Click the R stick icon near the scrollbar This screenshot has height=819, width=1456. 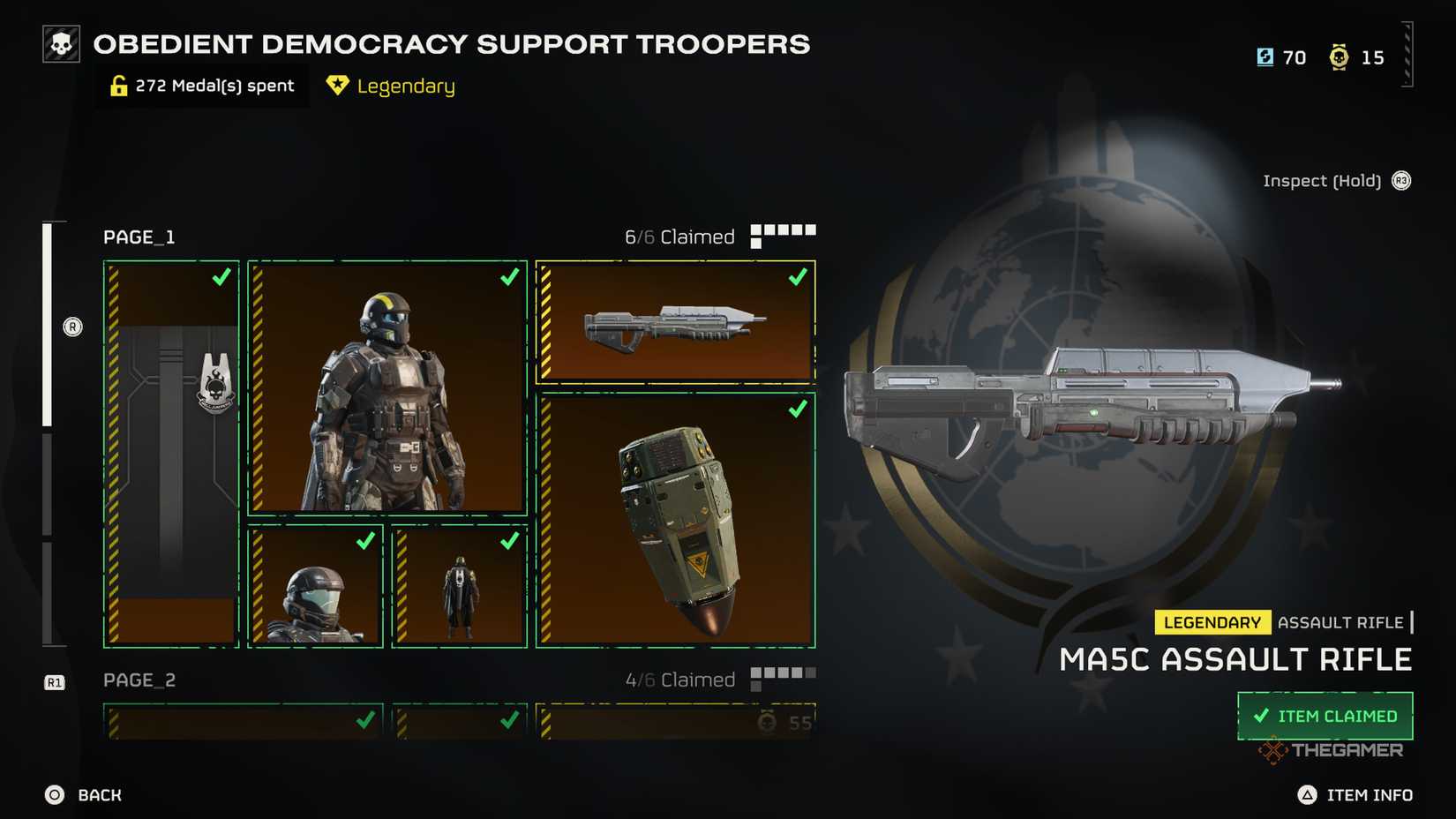72,326
